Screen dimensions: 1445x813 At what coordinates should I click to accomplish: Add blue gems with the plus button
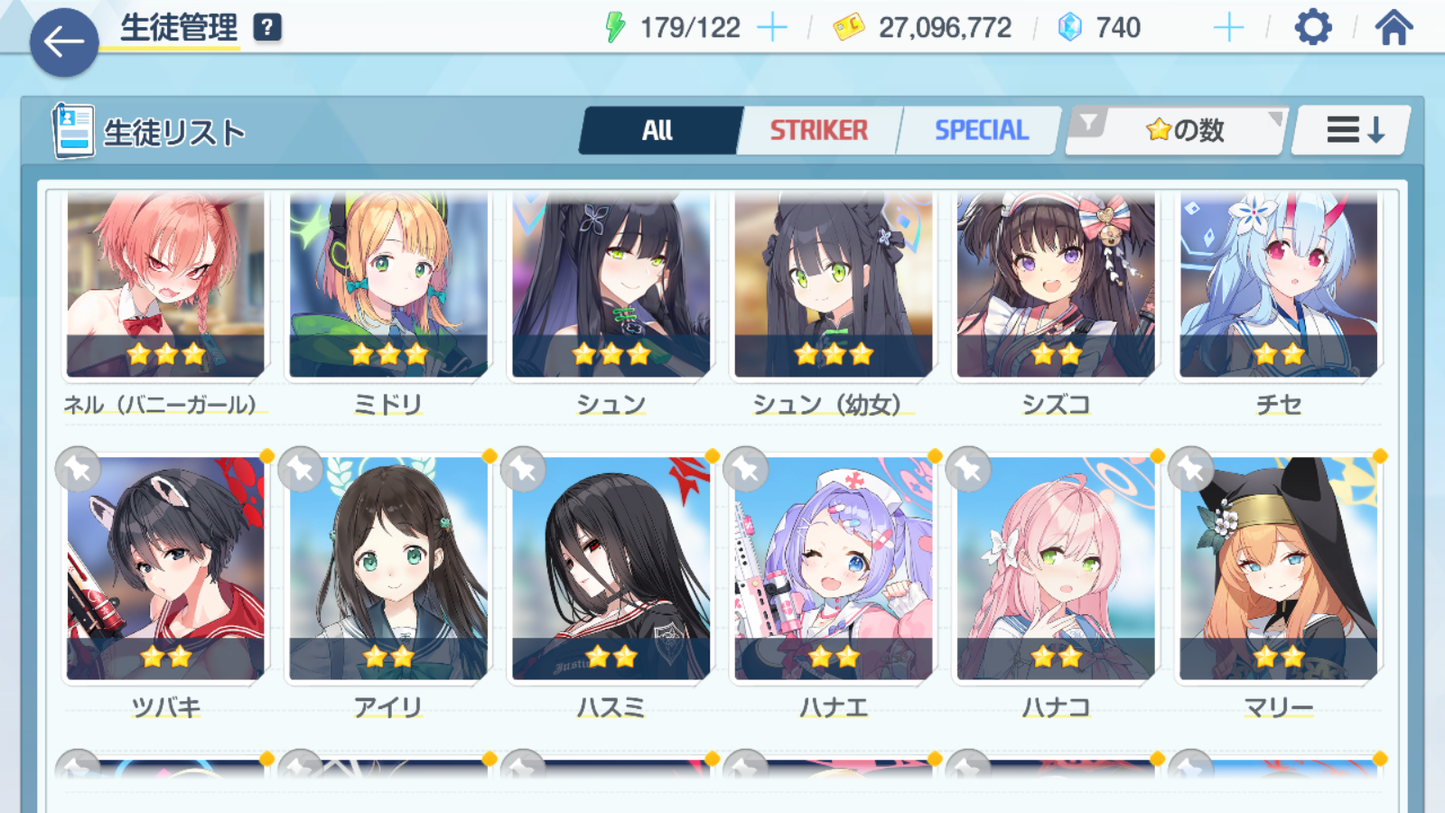1228,28
